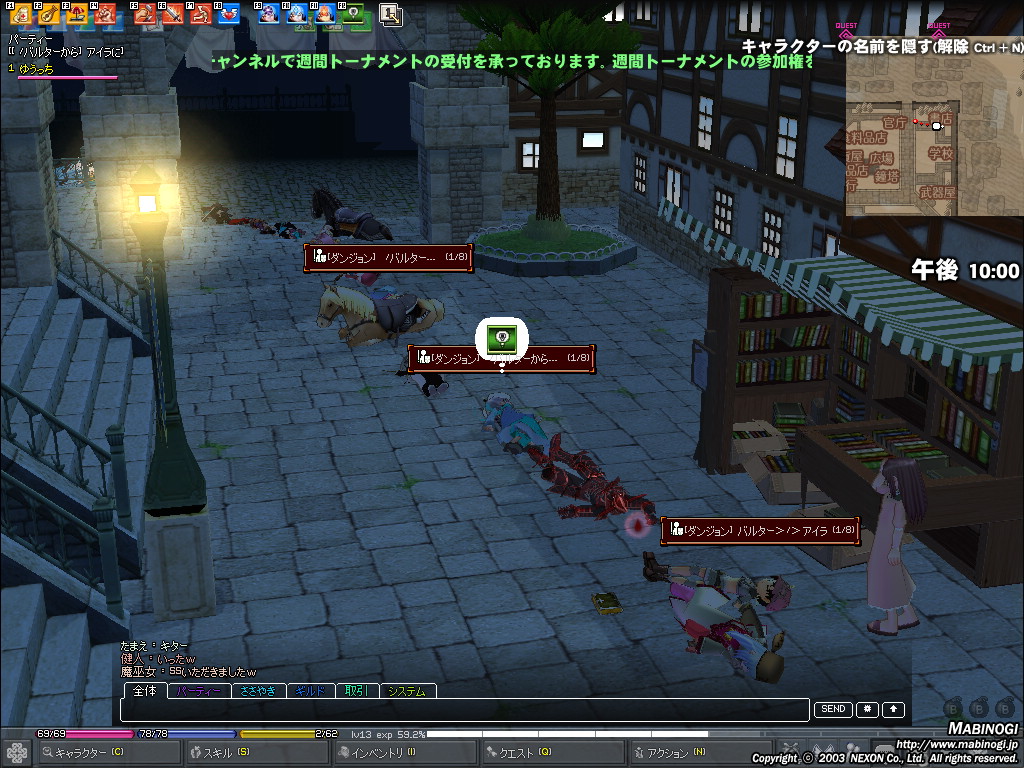Click the up-arrow button beside SEND
The image size is (1024, 768).
(893, 709)
